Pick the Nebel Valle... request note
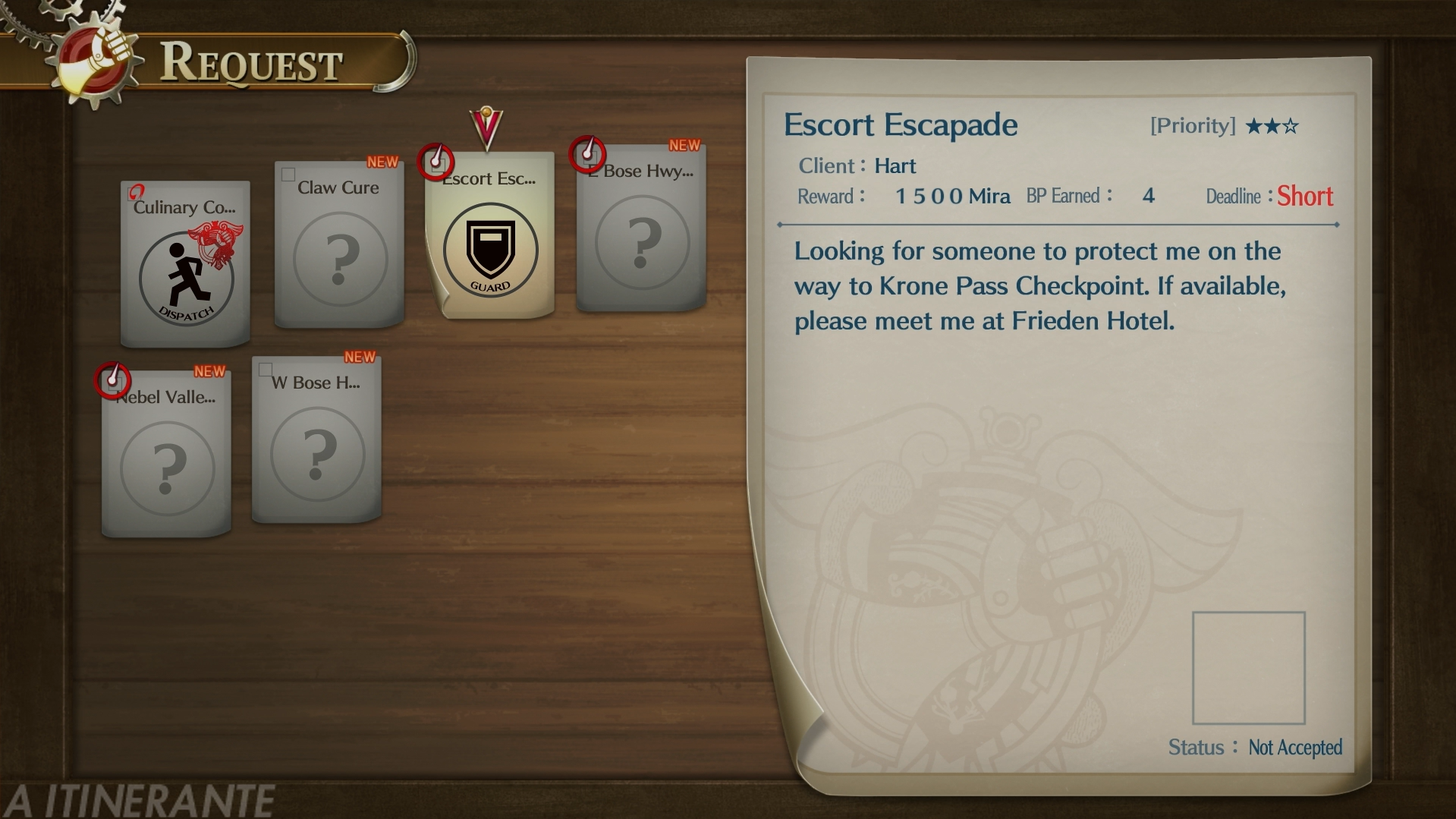Screen dimensions: 1456x819 pyautogui.click(x=166, y=453)
